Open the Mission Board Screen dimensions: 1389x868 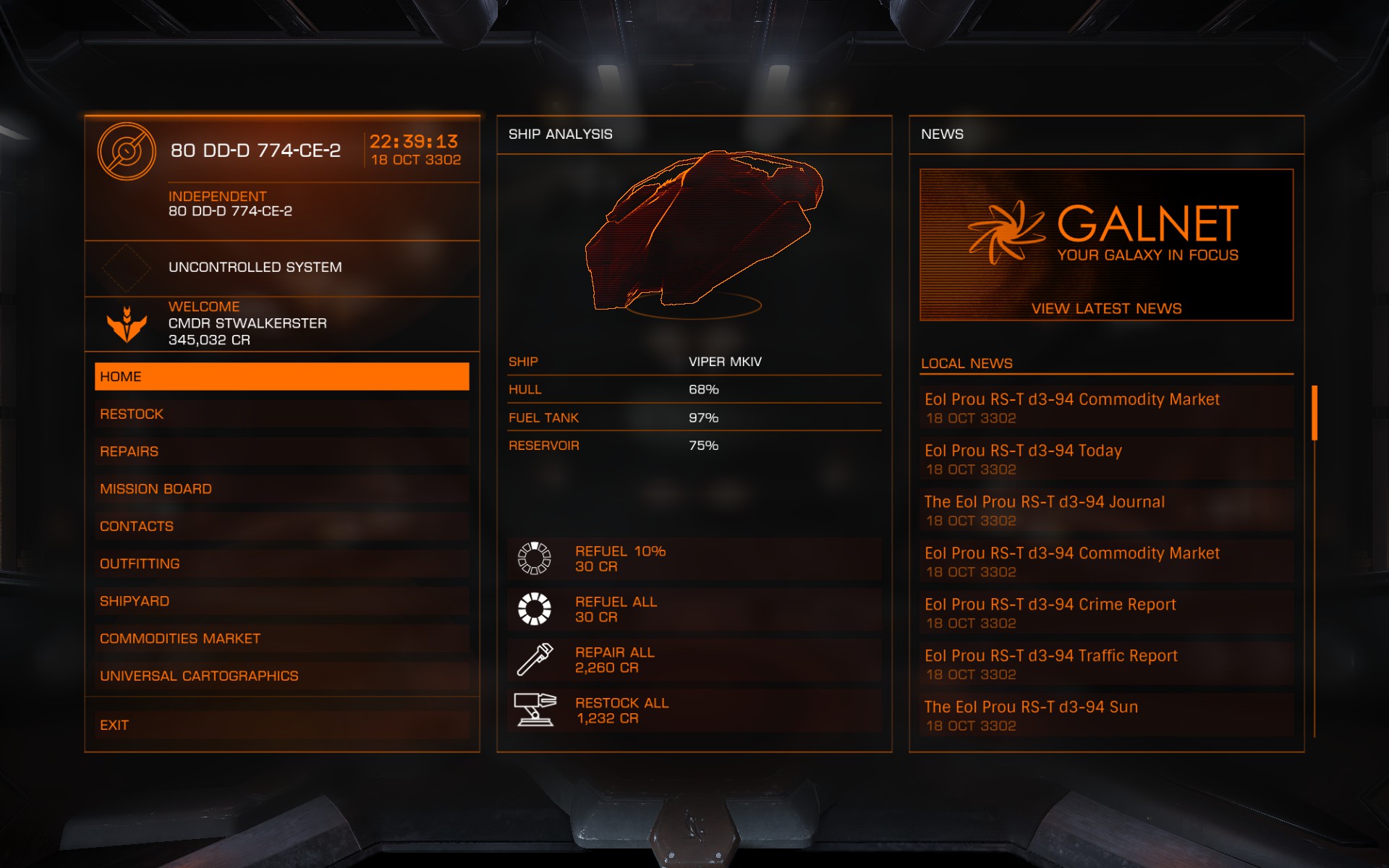[281, 489]
